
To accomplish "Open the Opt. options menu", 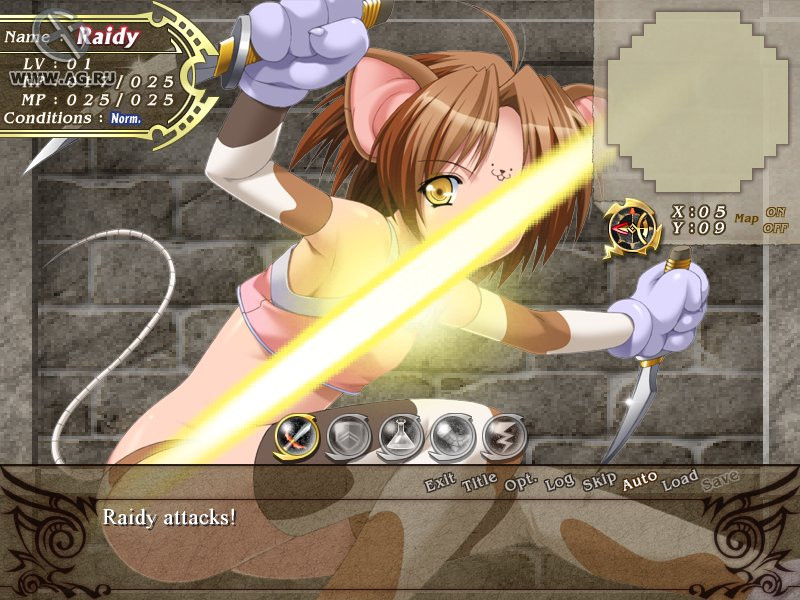I will 521,482.
